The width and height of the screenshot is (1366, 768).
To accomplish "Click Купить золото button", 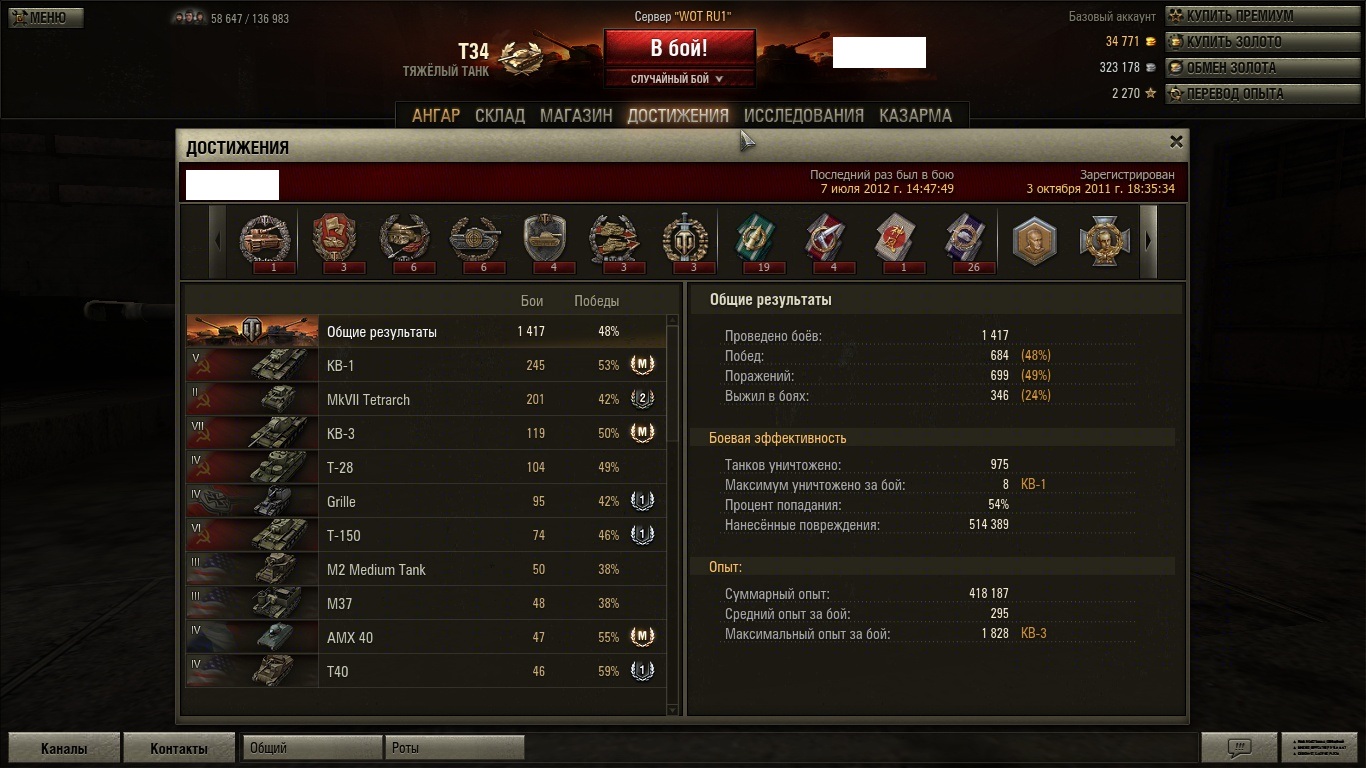I will [x=1234, y=42].
